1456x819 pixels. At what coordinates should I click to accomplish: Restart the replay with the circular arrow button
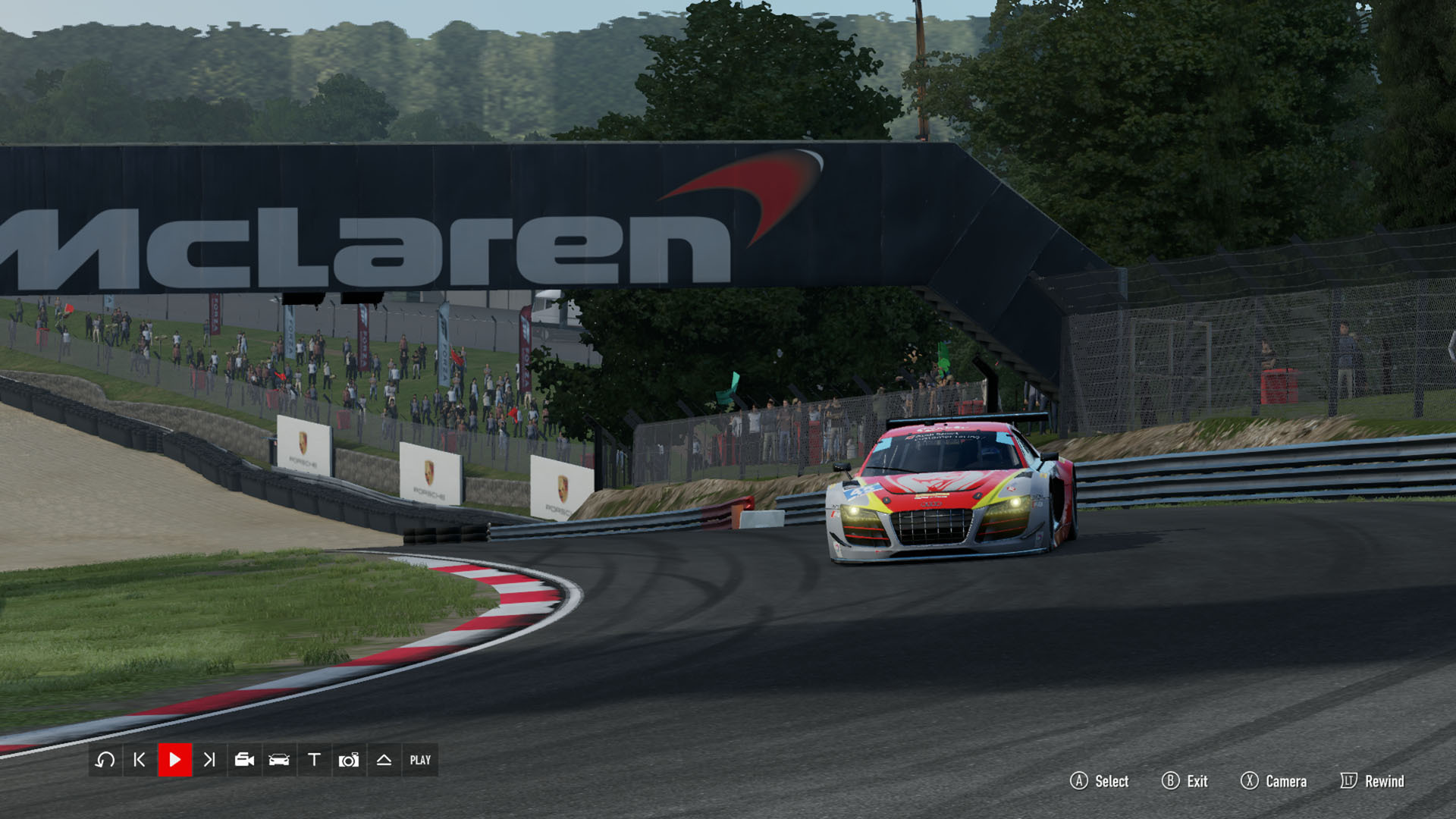105,760
